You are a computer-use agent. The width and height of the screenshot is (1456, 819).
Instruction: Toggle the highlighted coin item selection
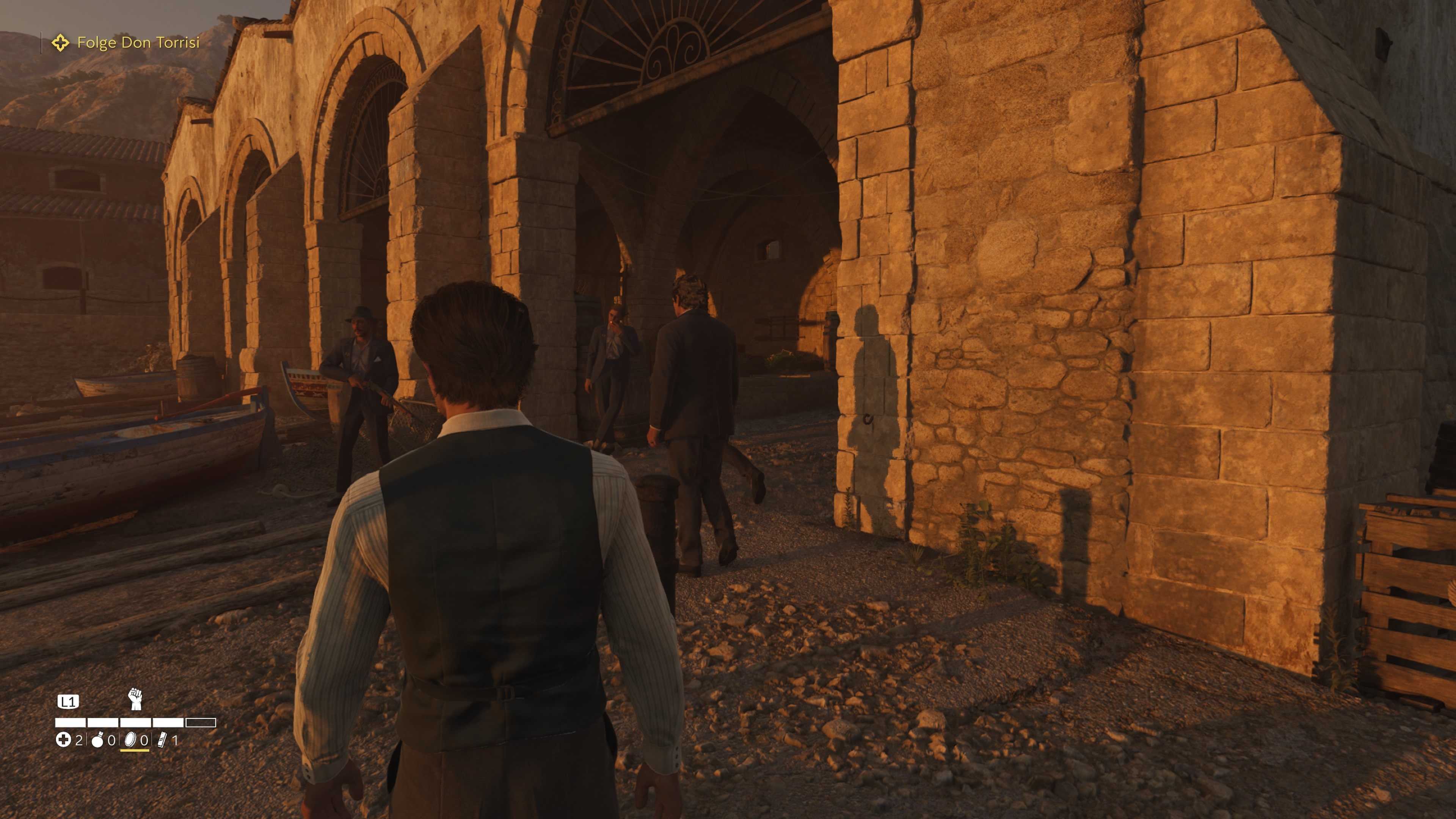[131, 742]
